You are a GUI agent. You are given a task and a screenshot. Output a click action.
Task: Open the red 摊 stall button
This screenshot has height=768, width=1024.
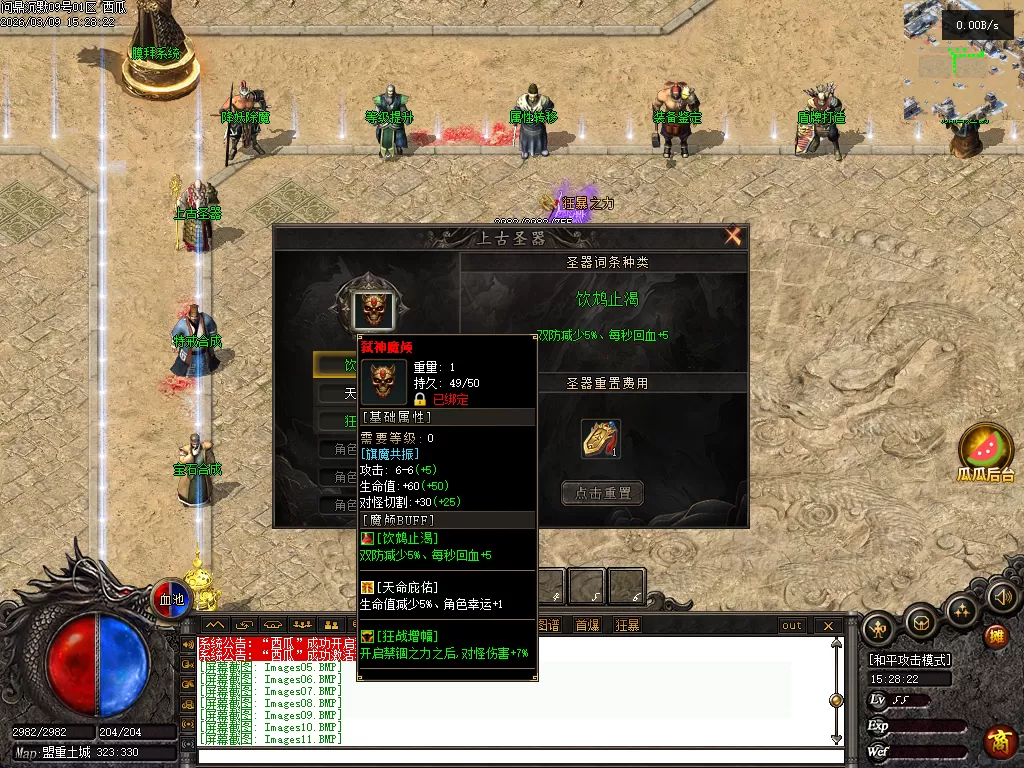pos(996,636)
